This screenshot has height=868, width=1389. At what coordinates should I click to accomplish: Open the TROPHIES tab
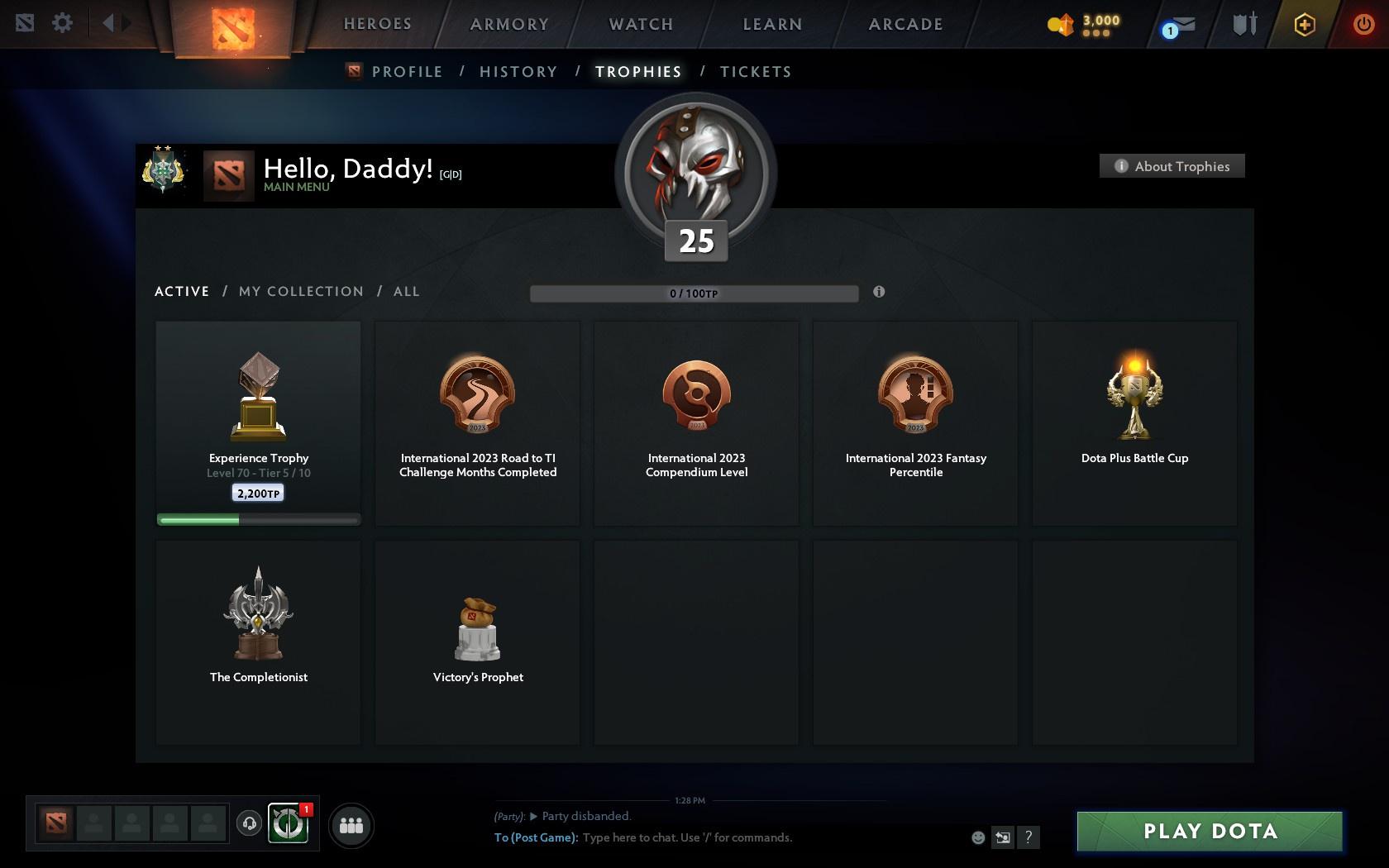[x=637, y=72]
